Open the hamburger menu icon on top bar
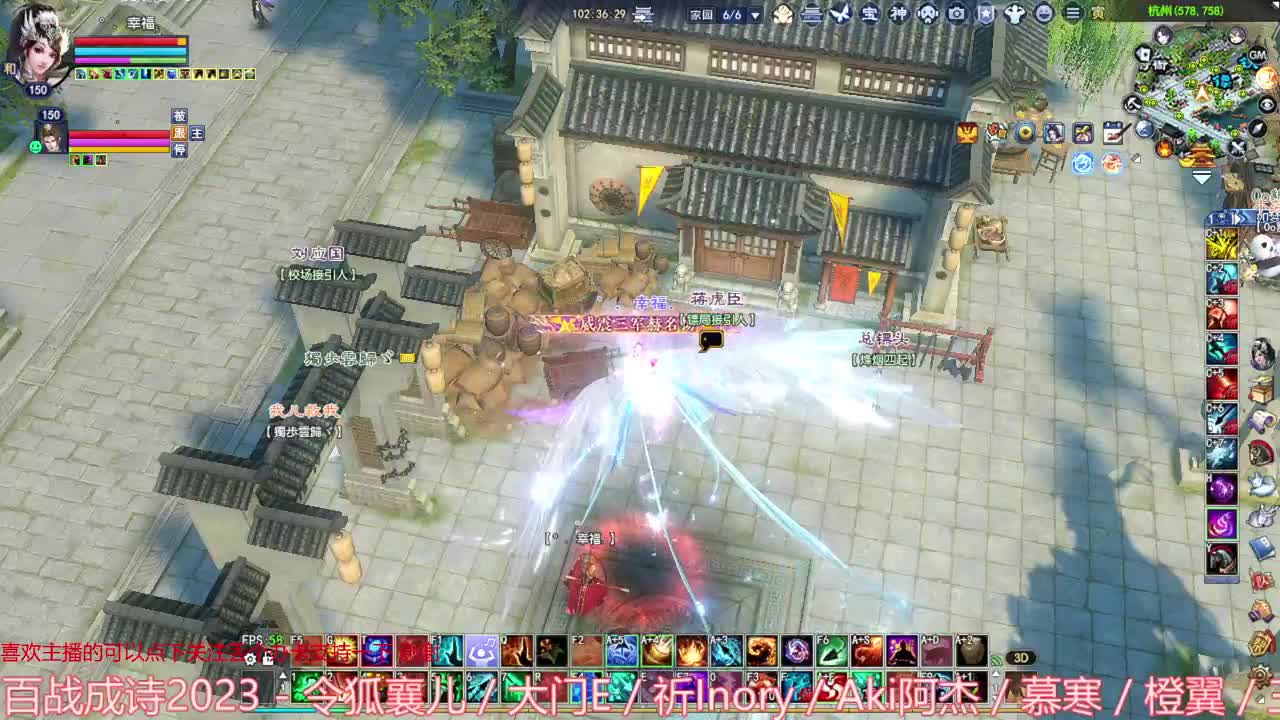 click(1073, 13)
